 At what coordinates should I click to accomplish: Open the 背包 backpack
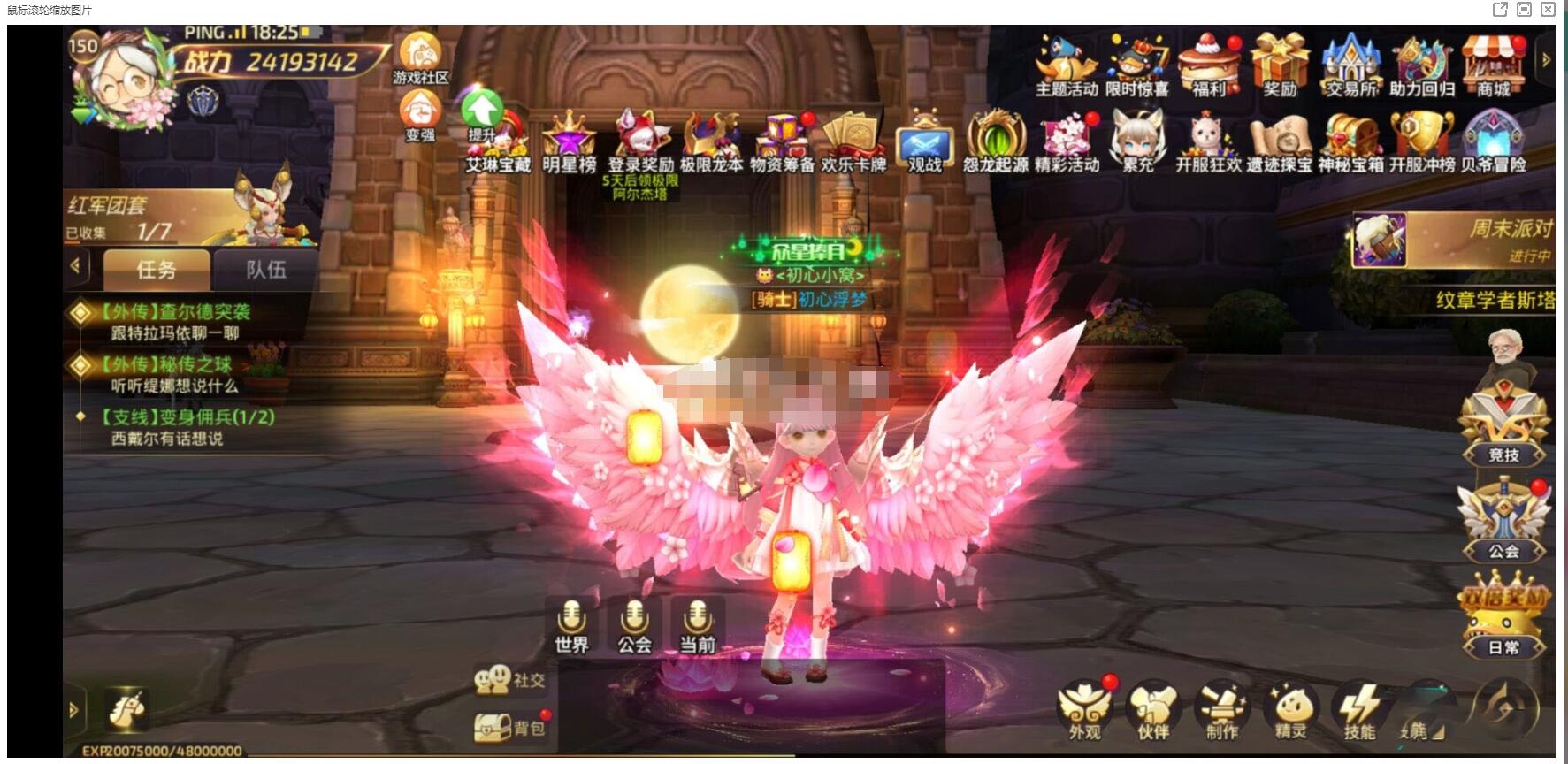pos(510,728)
